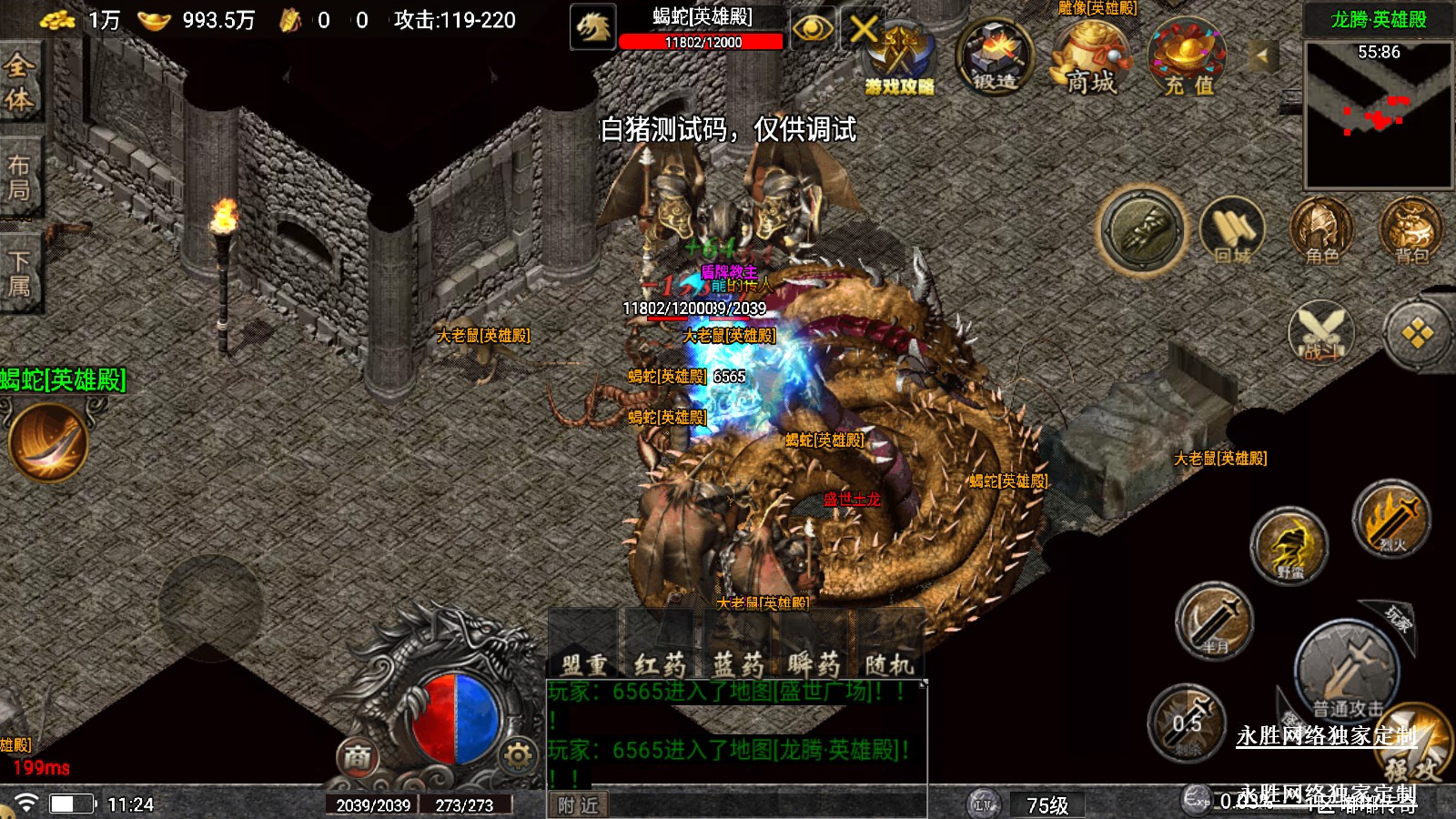1456x819 pixels.
Task: Toggle the eye view-target button
Action: click(x=813, y=29)
